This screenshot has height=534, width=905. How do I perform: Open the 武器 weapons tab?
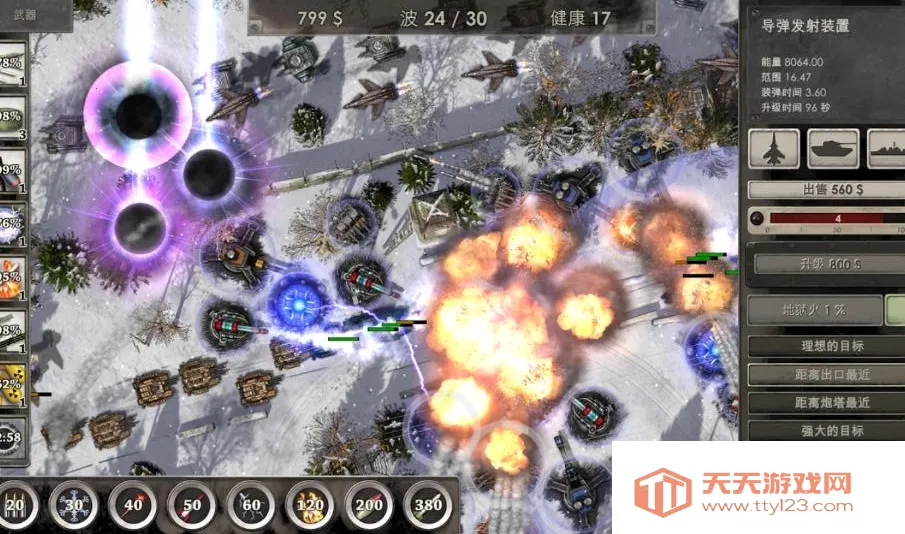pyautogui.click(x=24, y=14)
